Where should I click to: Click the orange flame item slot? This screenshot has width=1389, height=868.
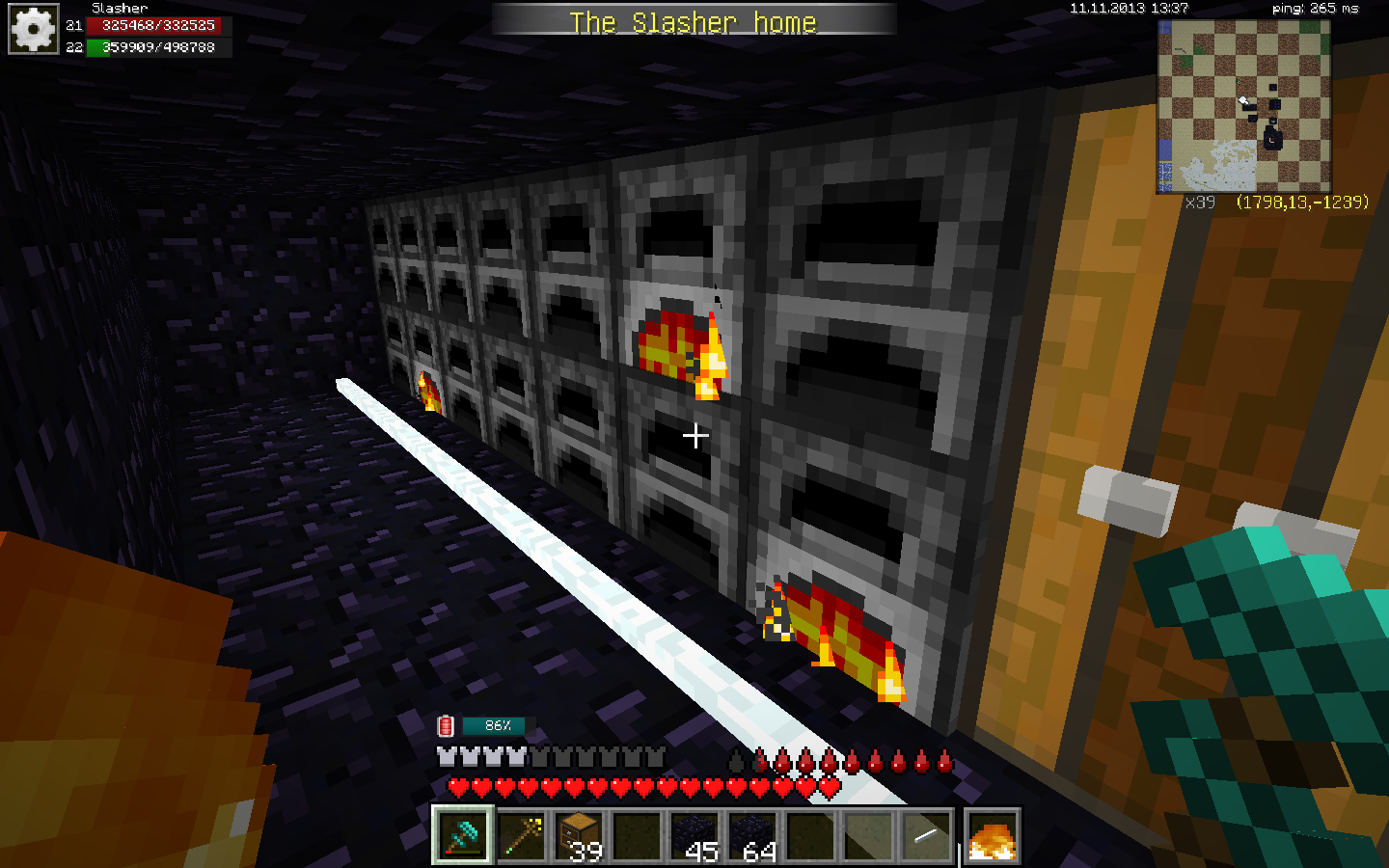click(x=992, y=835)
